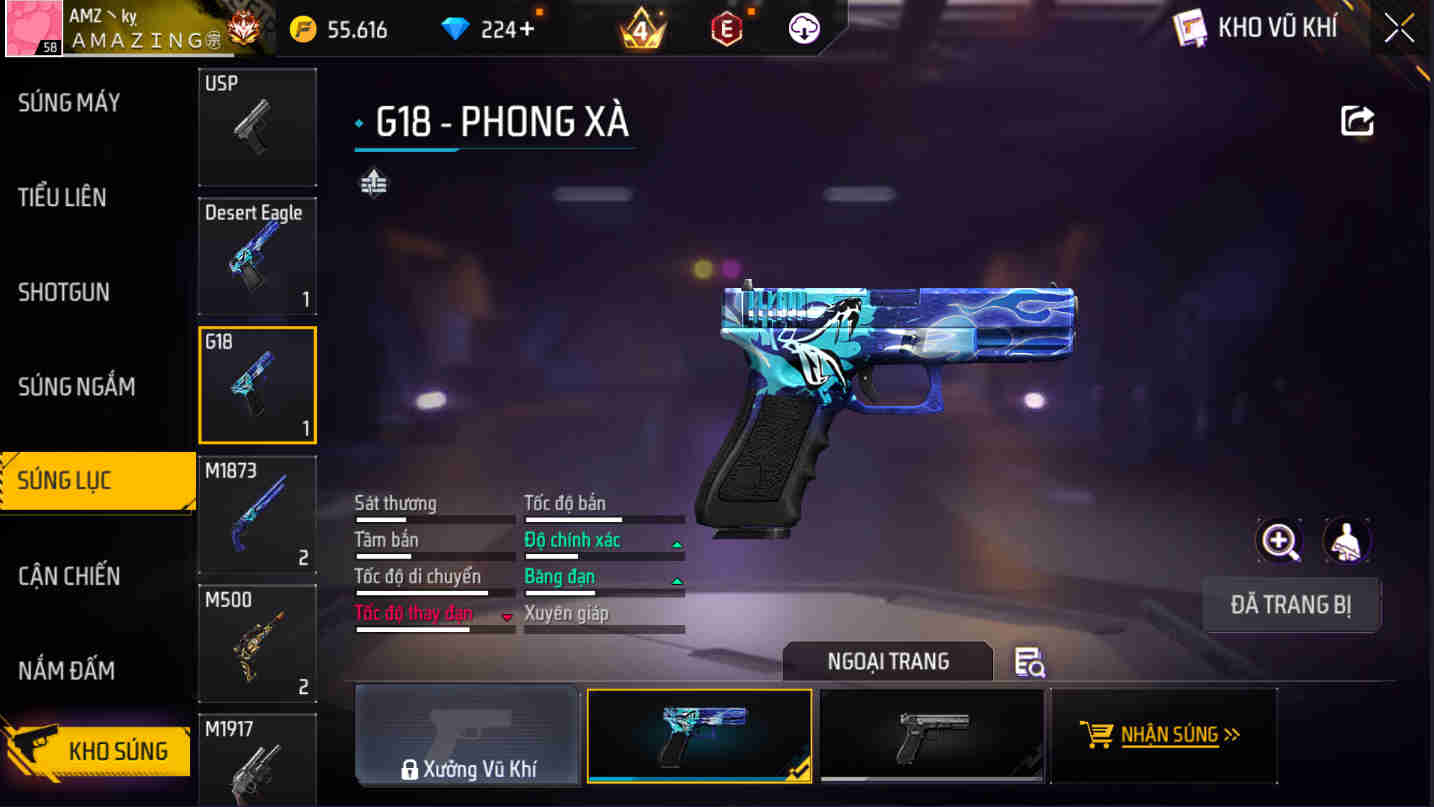Switch to the NGOẠI TRANG tab
Image resolution: width=1434 pixels, height=807 pixels.
tap(886, 661)
